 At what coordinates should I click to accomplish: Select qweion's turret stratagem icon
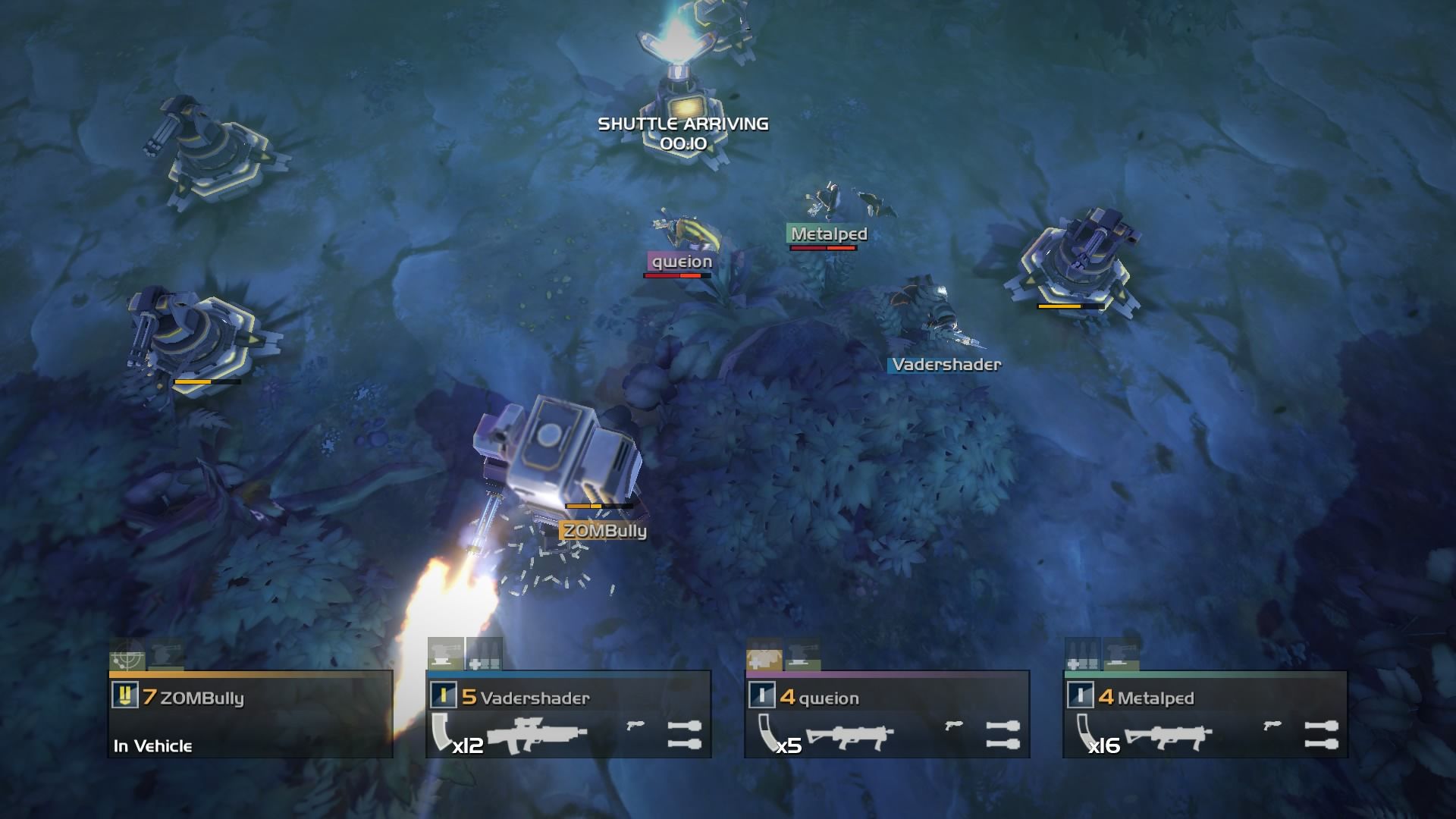click(802, 654)
